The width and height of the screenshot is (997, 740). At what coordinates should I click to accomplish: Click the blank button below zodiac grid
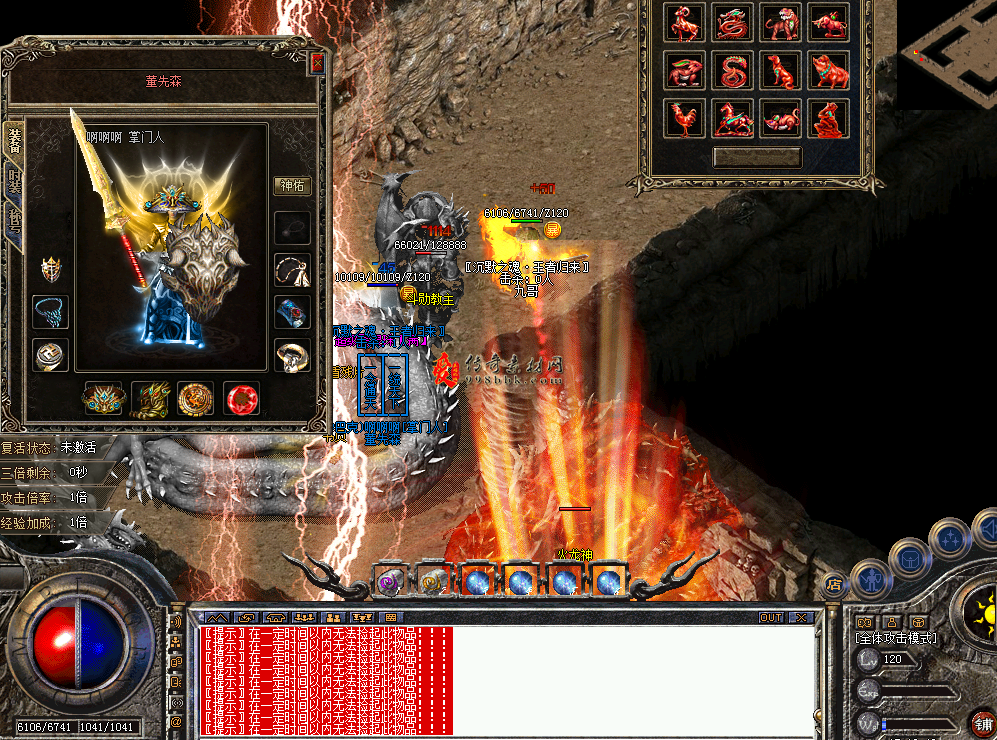pos(756,158)
